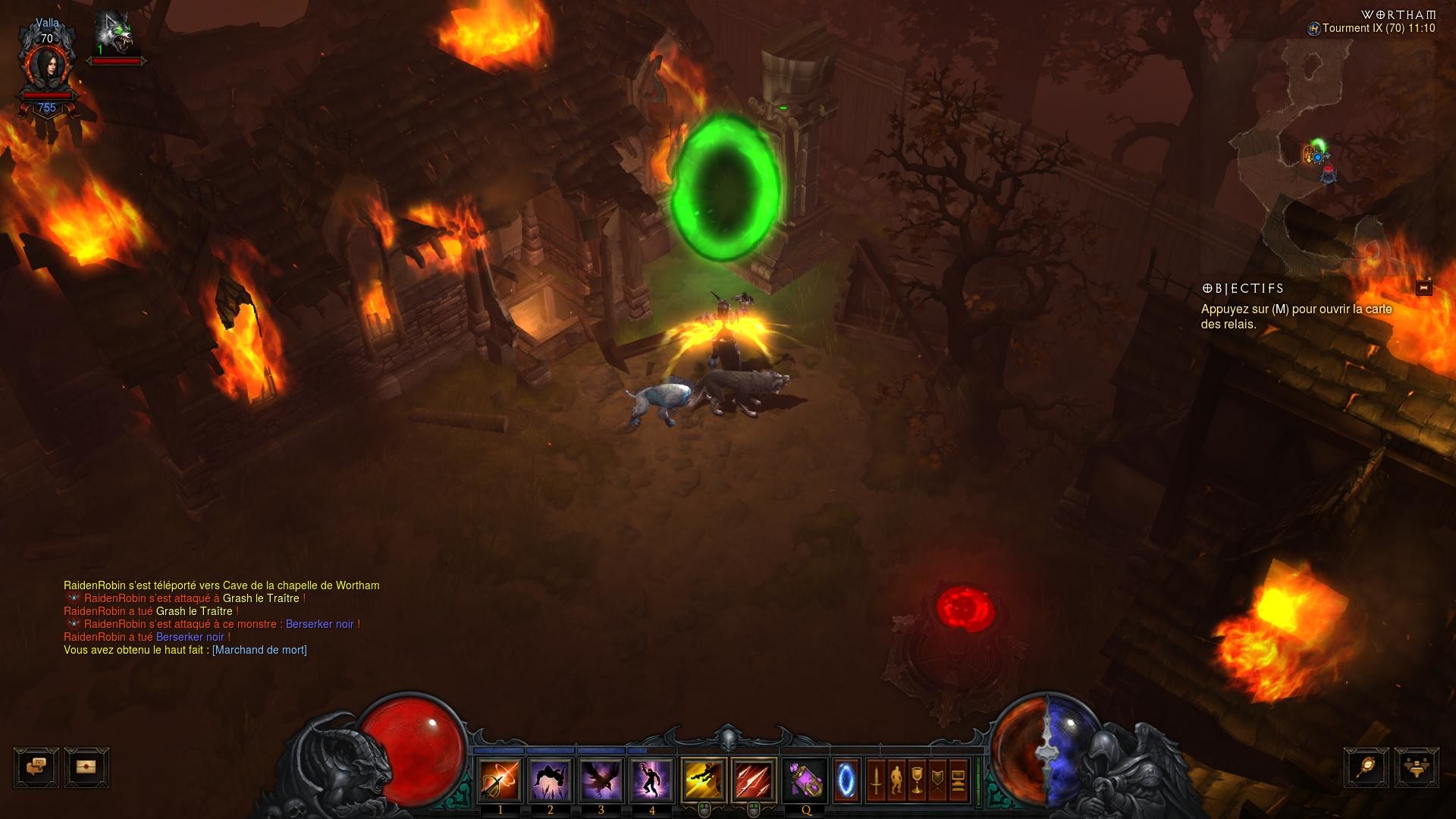Cast the blue Town Portal

(846, 780)
